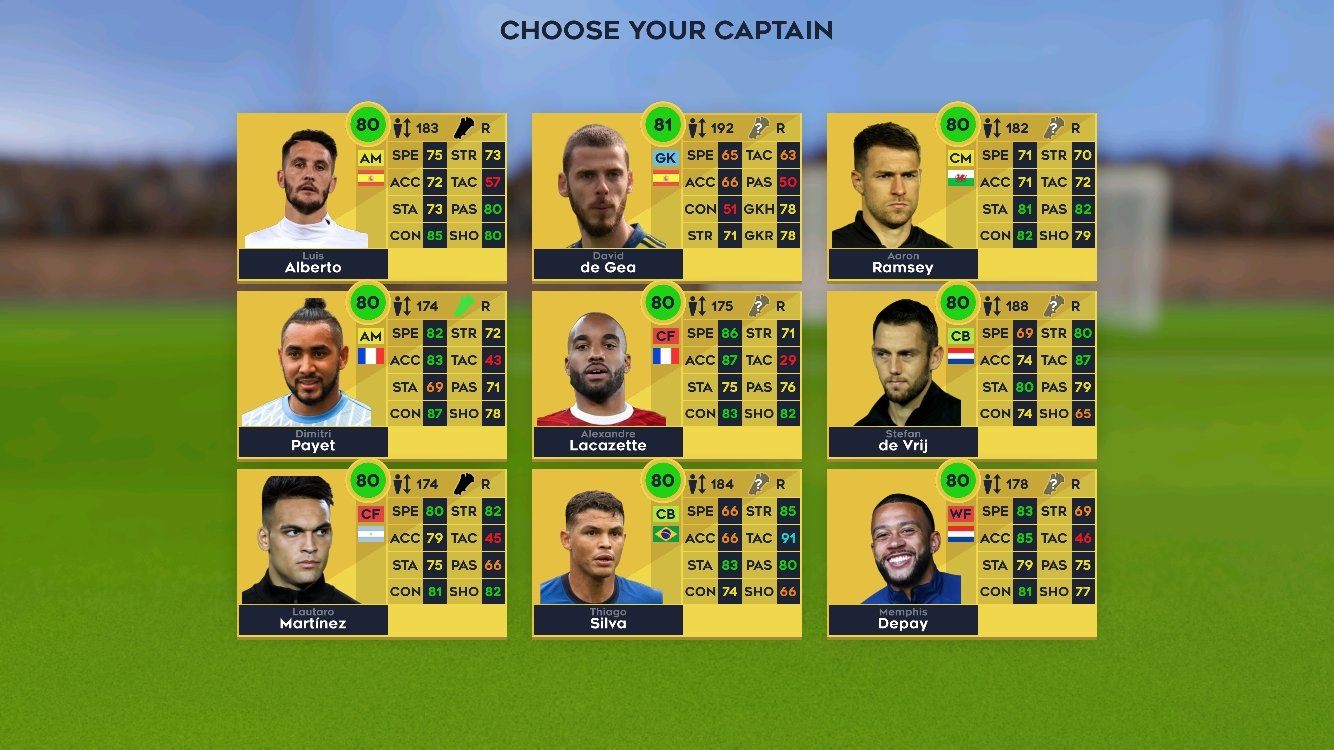Select Alexandre Lacazette as captain
Viewport: 1334px width, 750px height.
(666, 375)
